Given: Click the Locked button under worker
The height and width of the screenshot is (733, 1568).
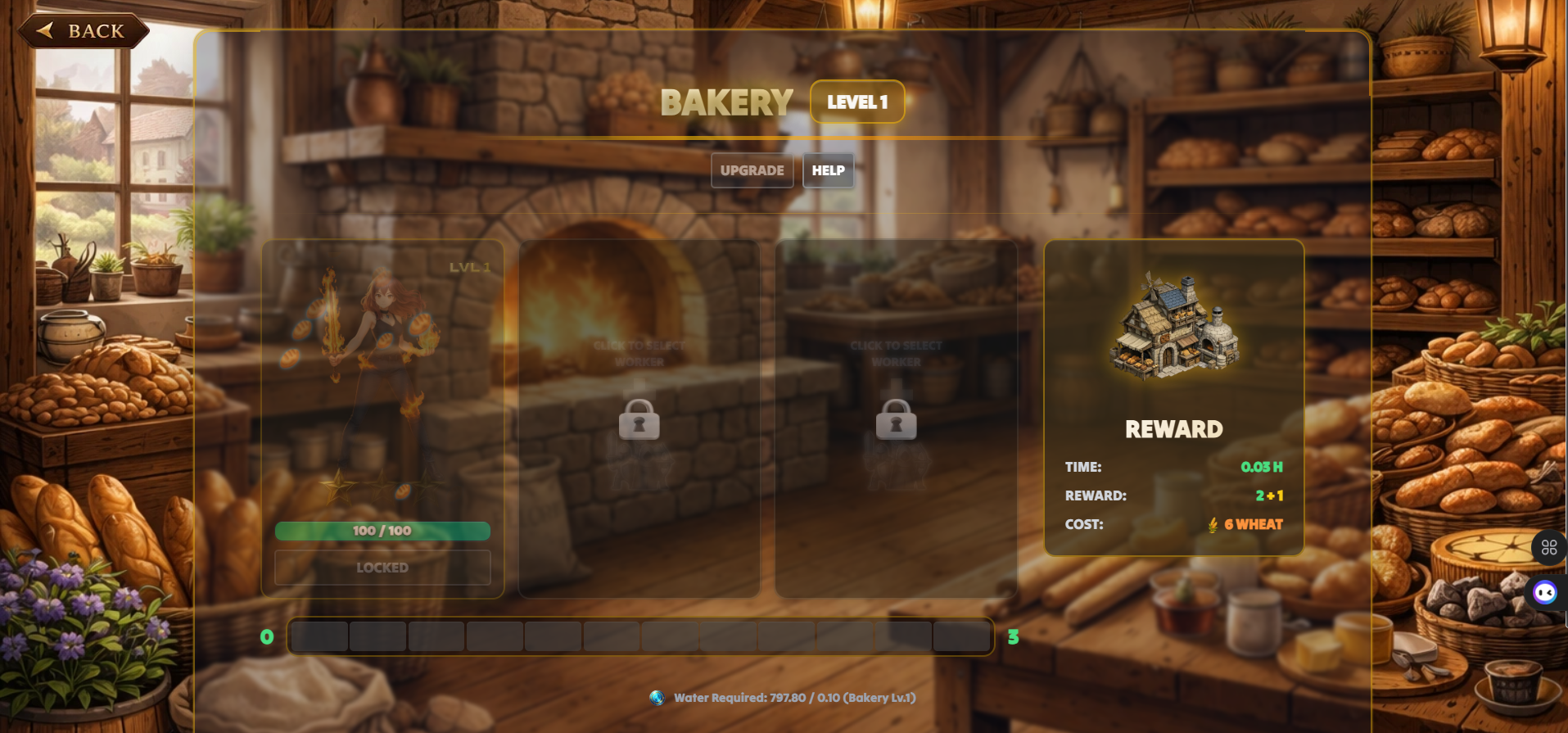Looking at the screenshot, I should 382,568.
